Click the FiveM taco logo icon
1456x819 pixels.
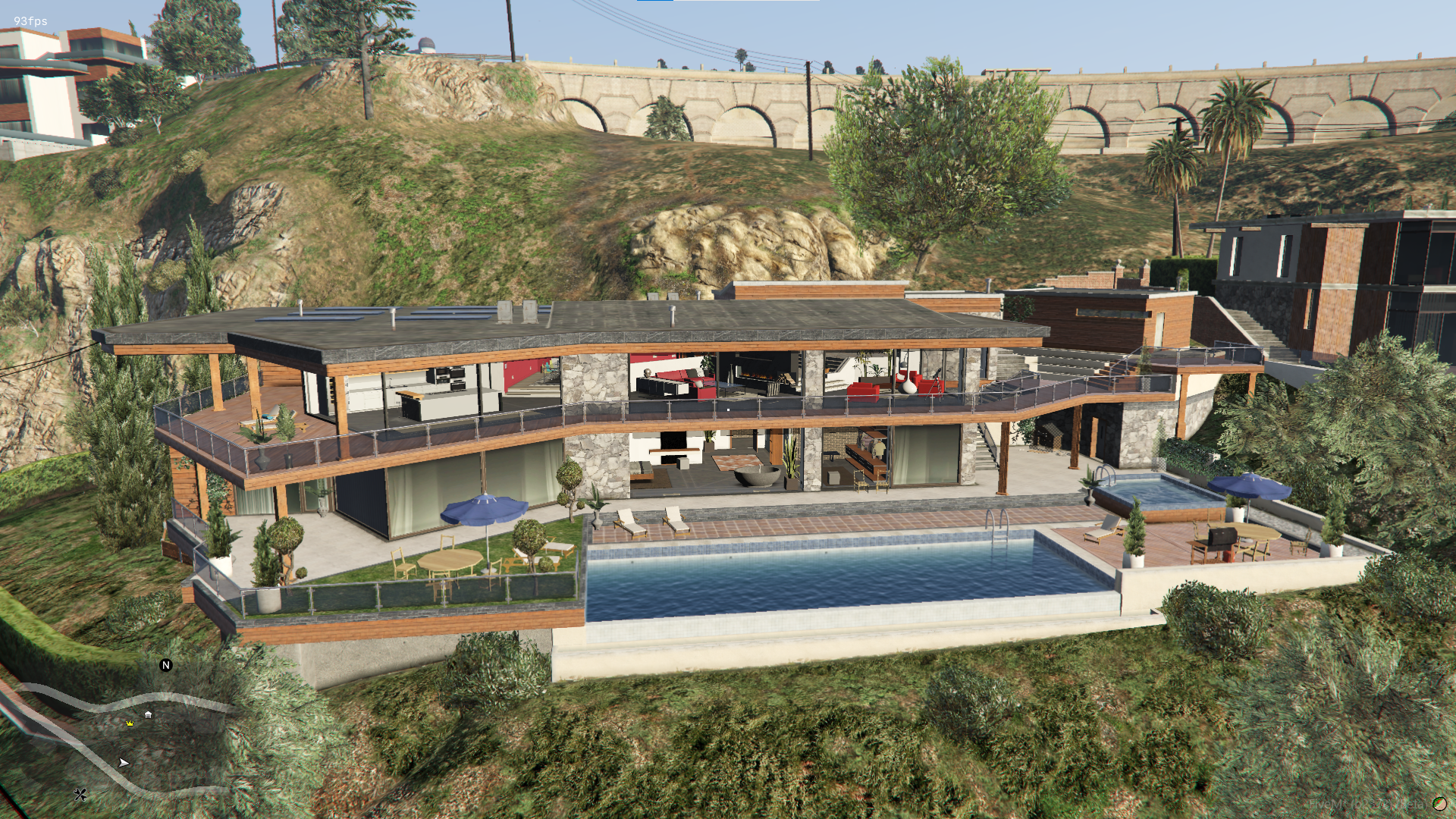click(1439, 804)
